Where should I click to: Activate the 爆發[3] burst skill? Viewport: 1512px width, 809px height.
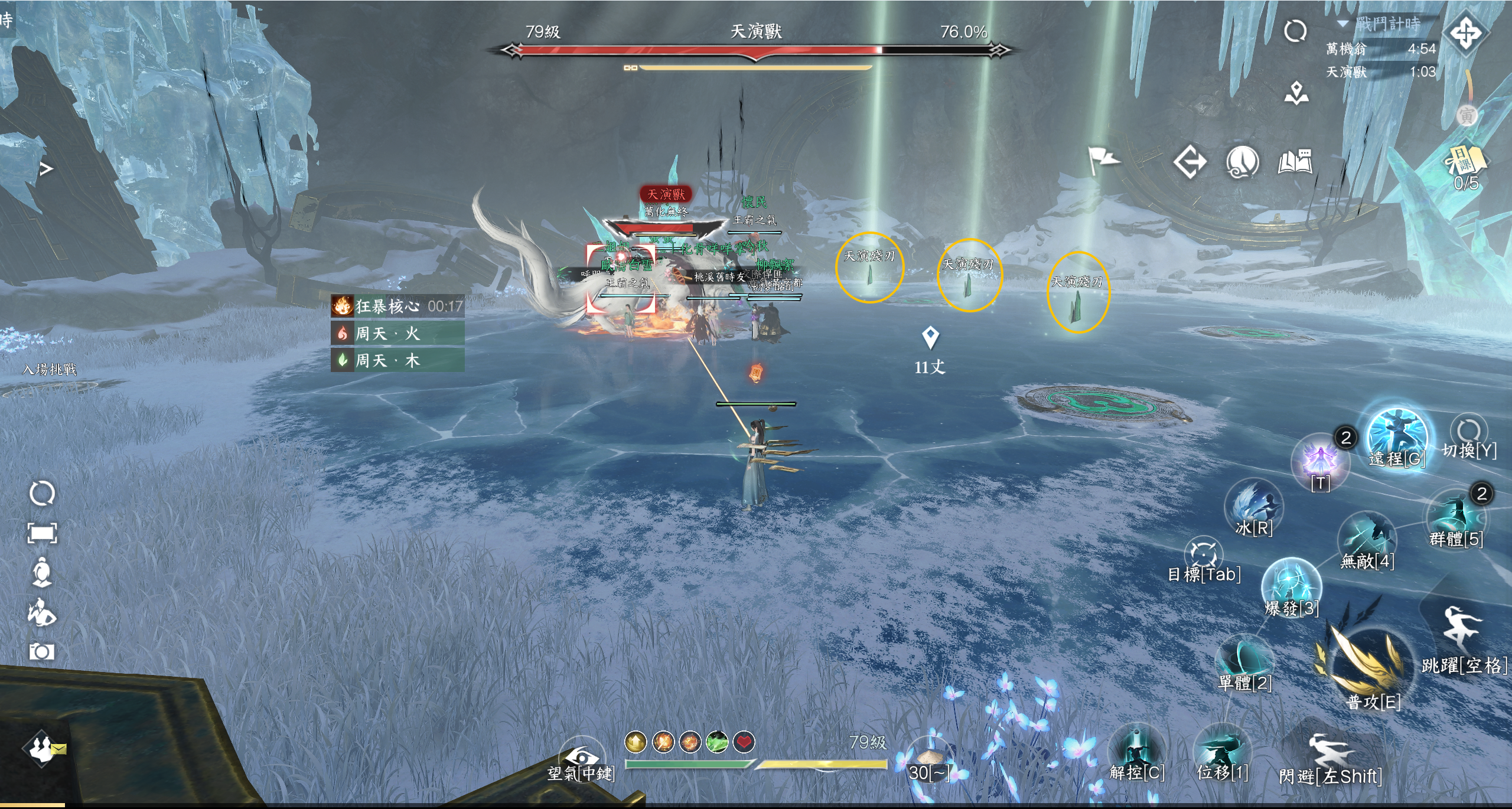pos(1291,584)
